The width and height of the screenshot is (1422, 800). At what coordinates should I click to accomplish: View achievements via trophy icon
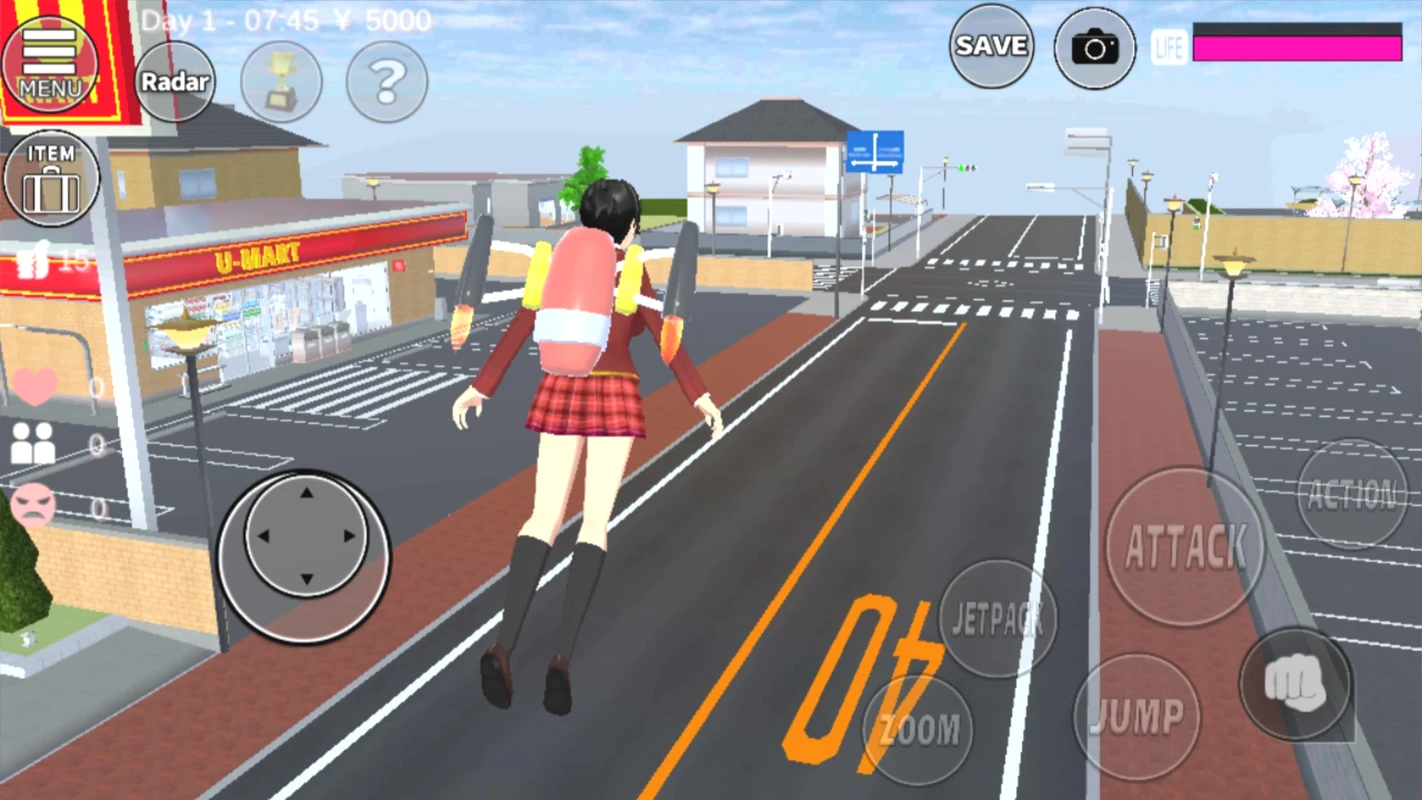pos(281,82)
